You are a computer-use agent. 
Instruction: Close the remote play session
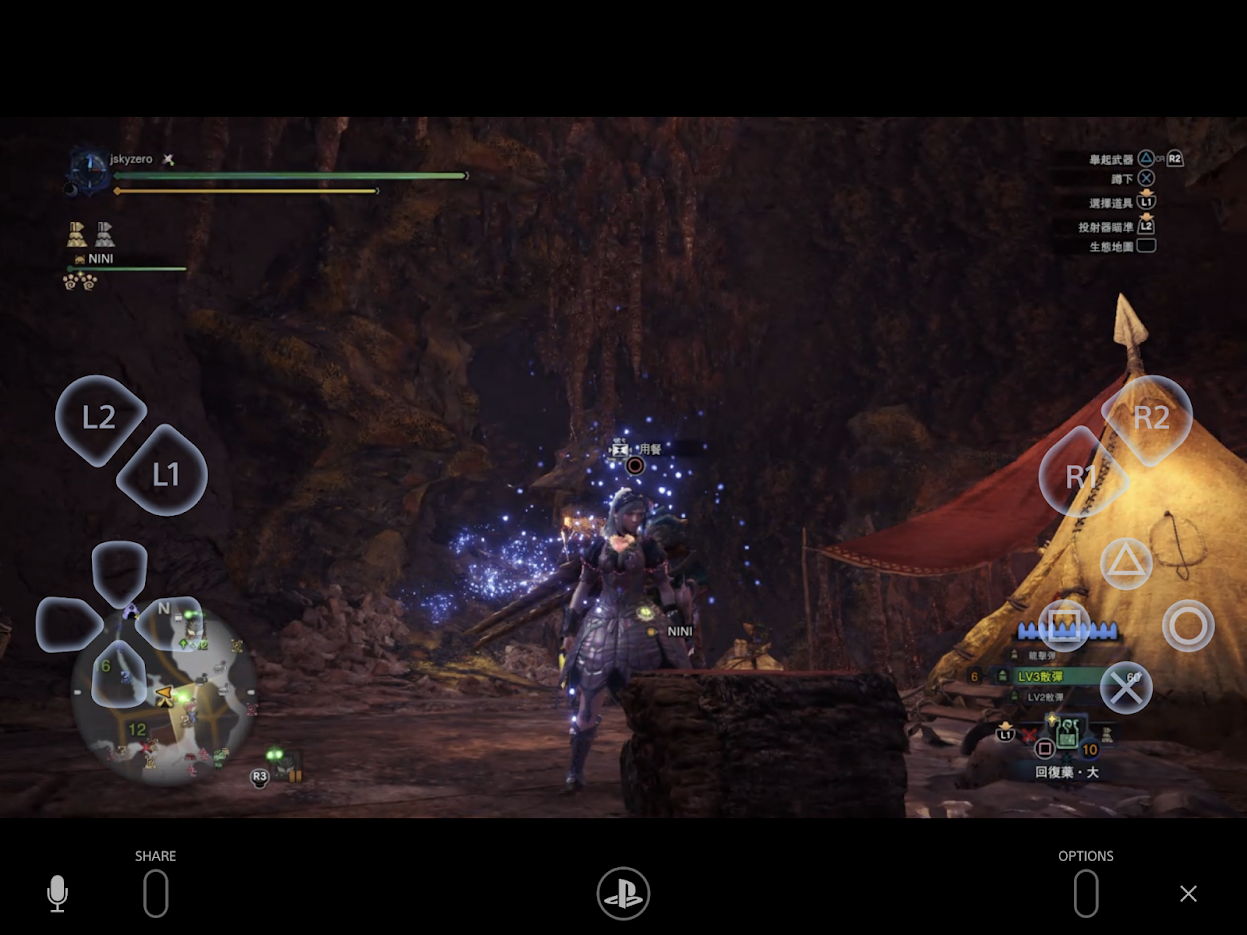(1188, 893)
